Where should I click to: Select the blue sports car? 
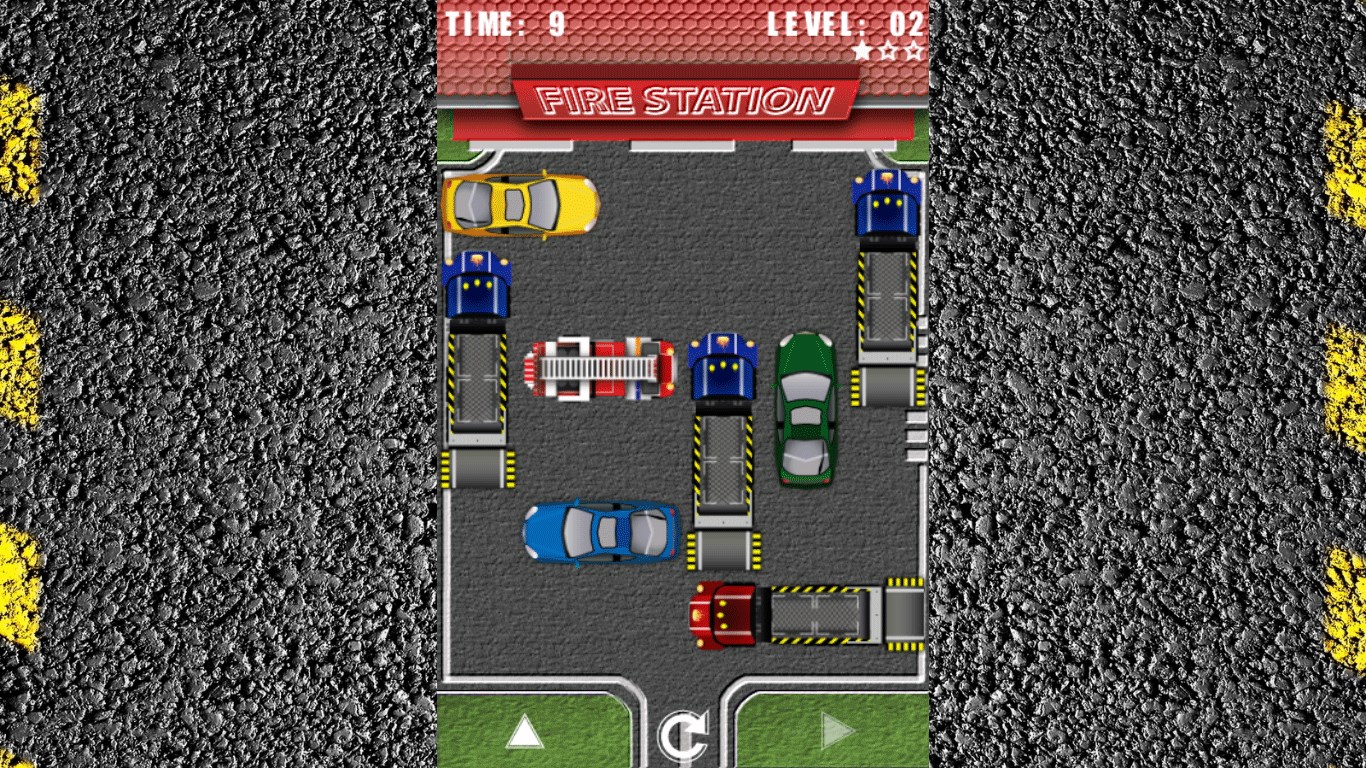click(601, 532)
